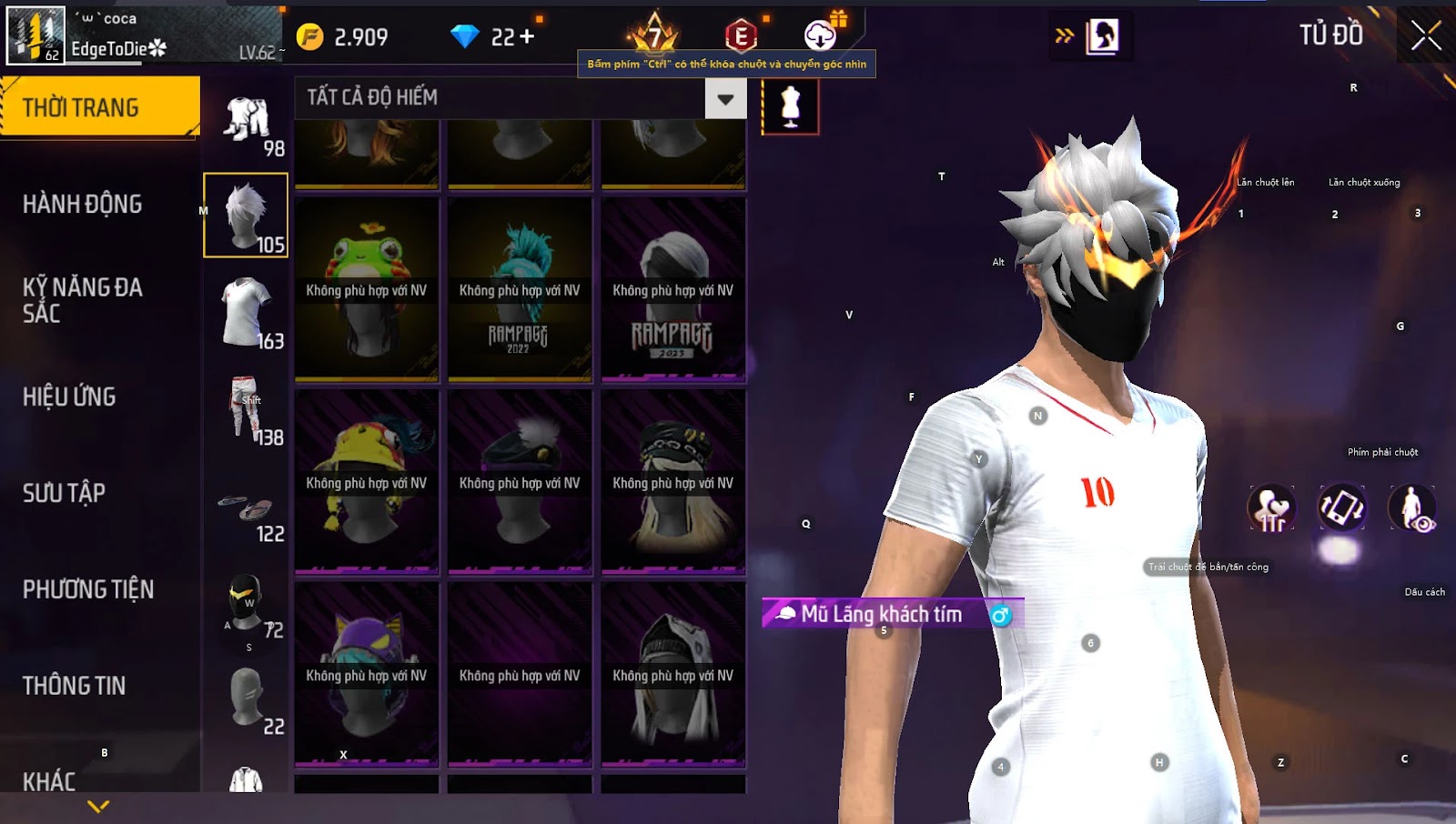Select the purple cat helmet item
Screen dimensions: 1456x824
click(x=367, y=675)
